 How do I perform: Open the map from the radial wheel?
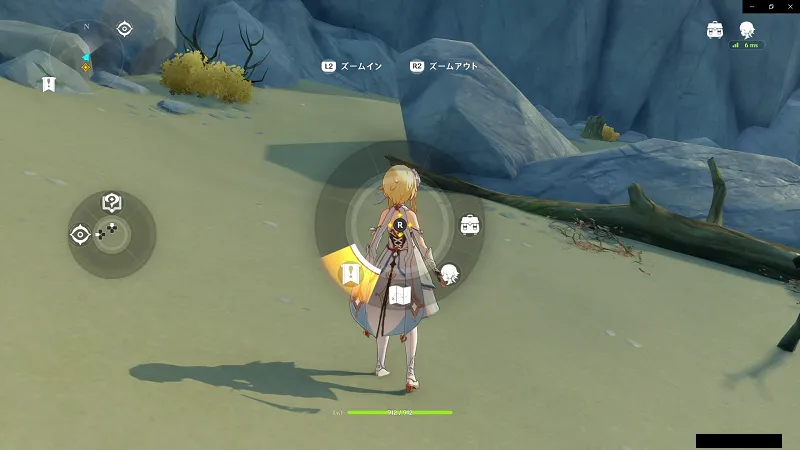[400, 294]
